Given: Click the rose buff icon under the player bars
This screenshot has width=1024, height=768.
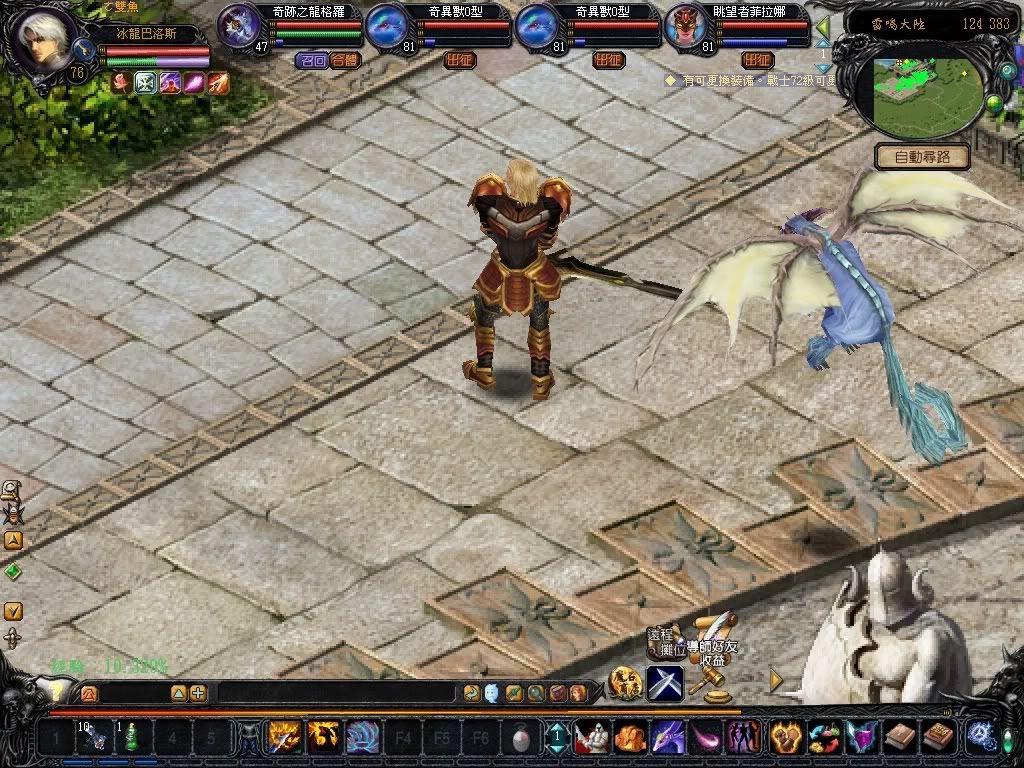Looking at the screenshot, I should click(123, 83).
